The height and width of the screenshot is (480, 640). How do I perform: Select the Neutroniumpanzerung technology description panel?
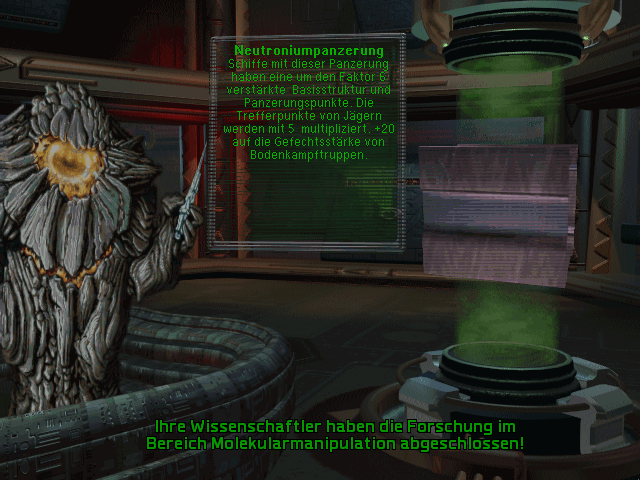pos(307,140)
